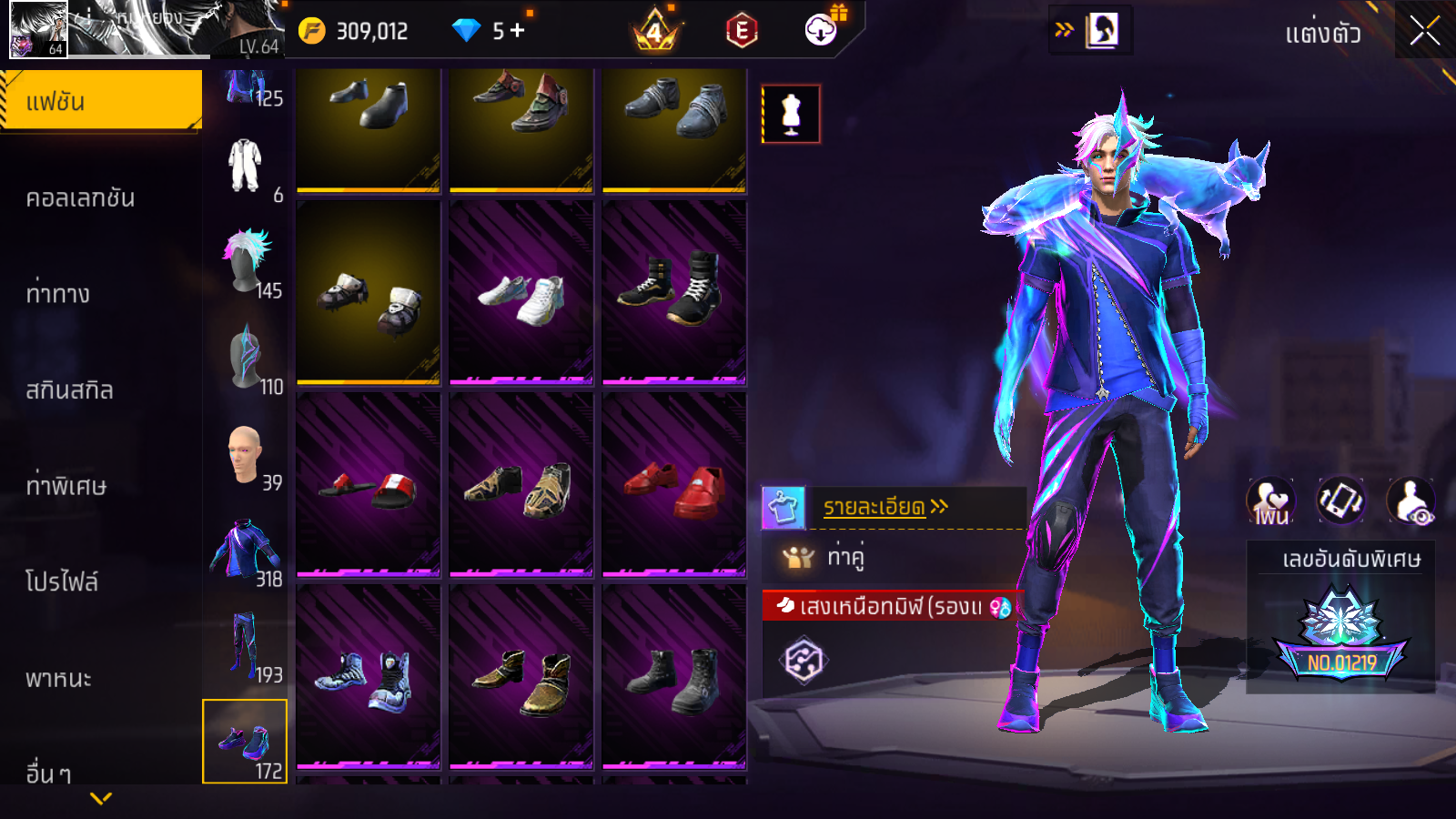Choose the red loafers
The height and width of the screenshot is (819, 1456).
tap(674, 485)
